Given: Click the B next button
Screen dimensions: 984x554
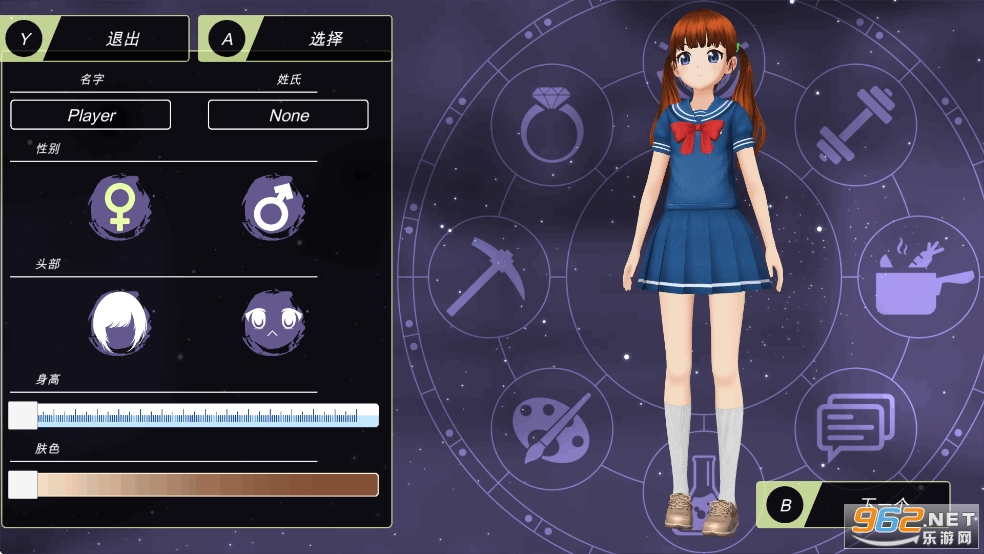Looking at the screenshot, I should (x=850, y=505).
